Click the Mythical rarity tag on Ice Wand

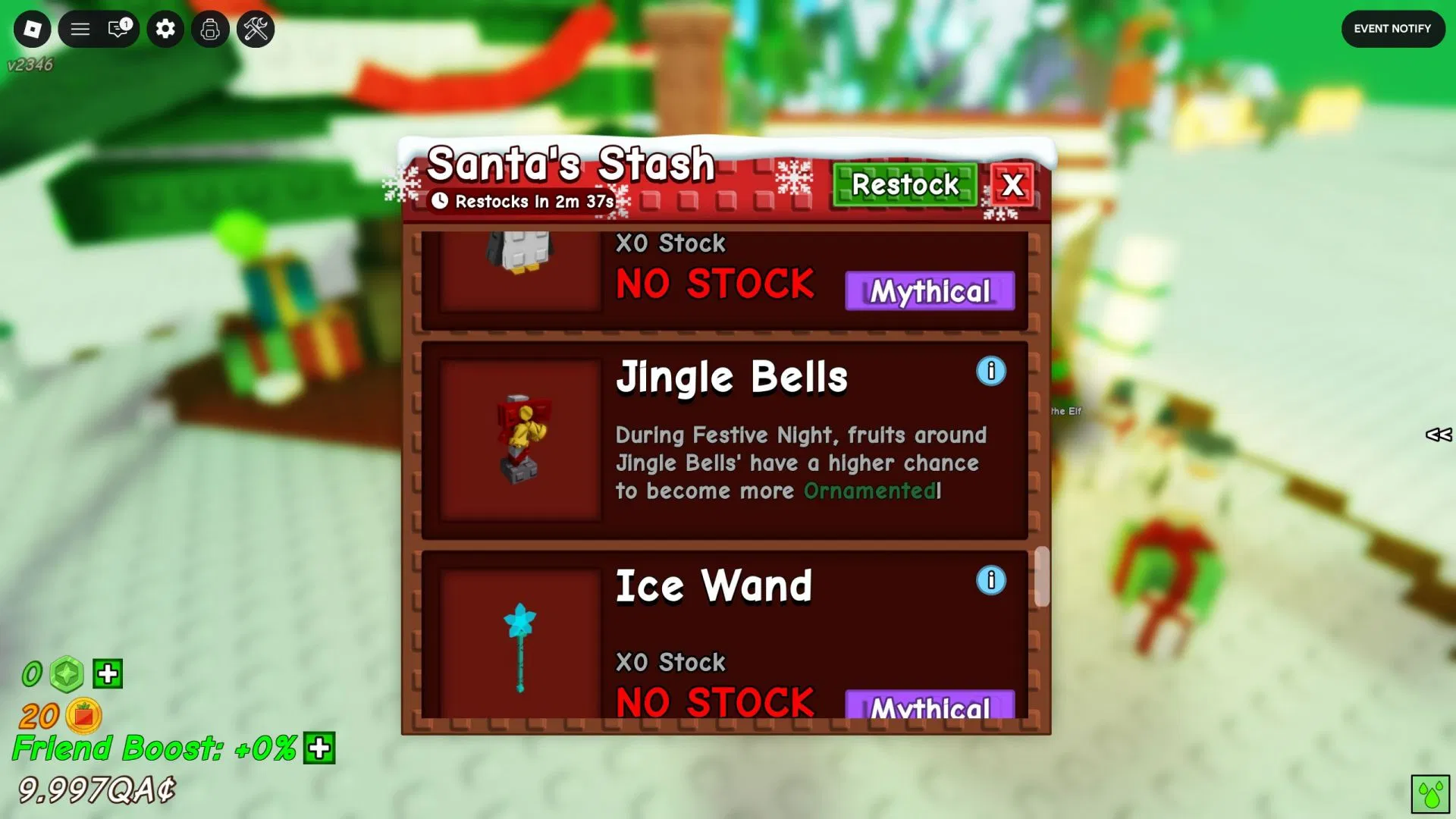(x=929, y=705)
